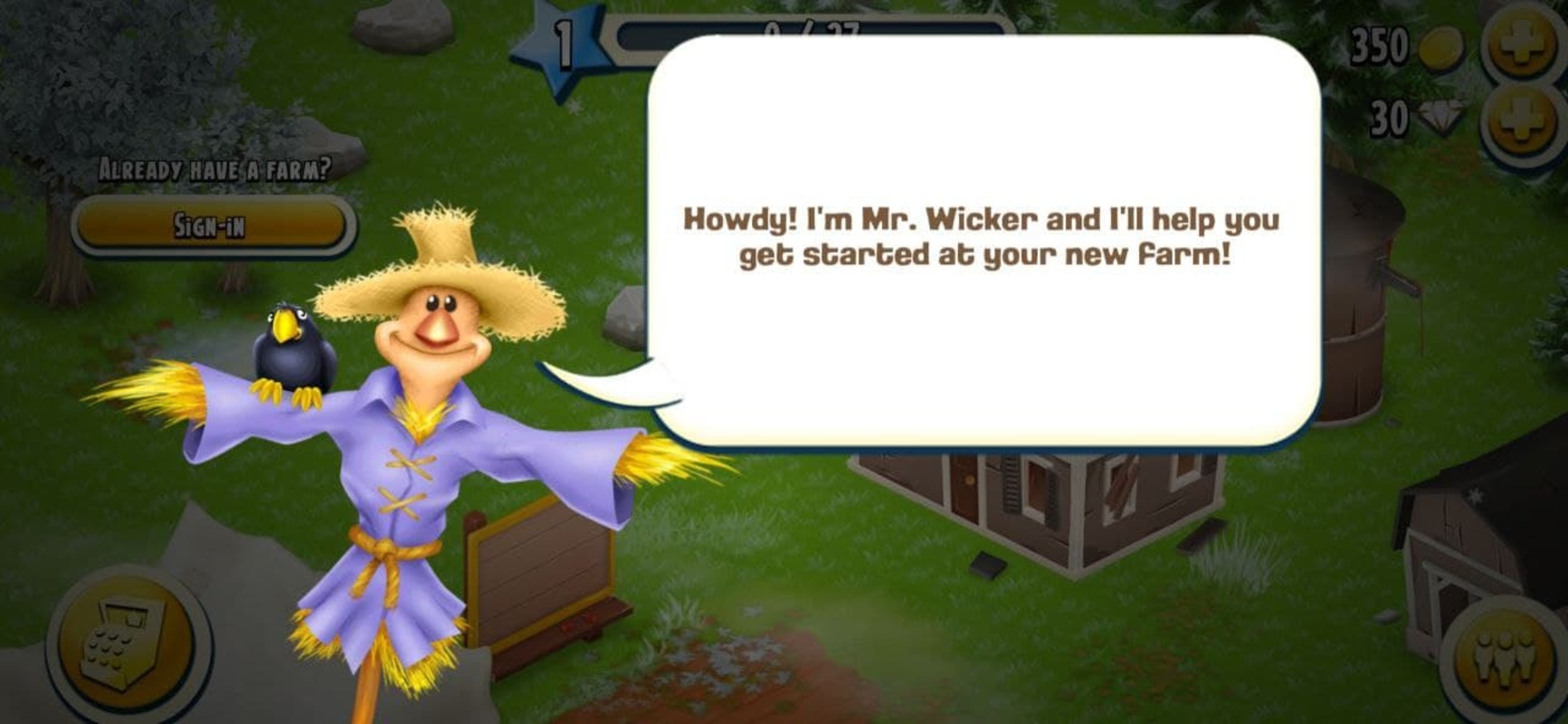The width and height of the screenshot is (1568, 724).
Task: Click the Sign-in button
Action: 212,224
